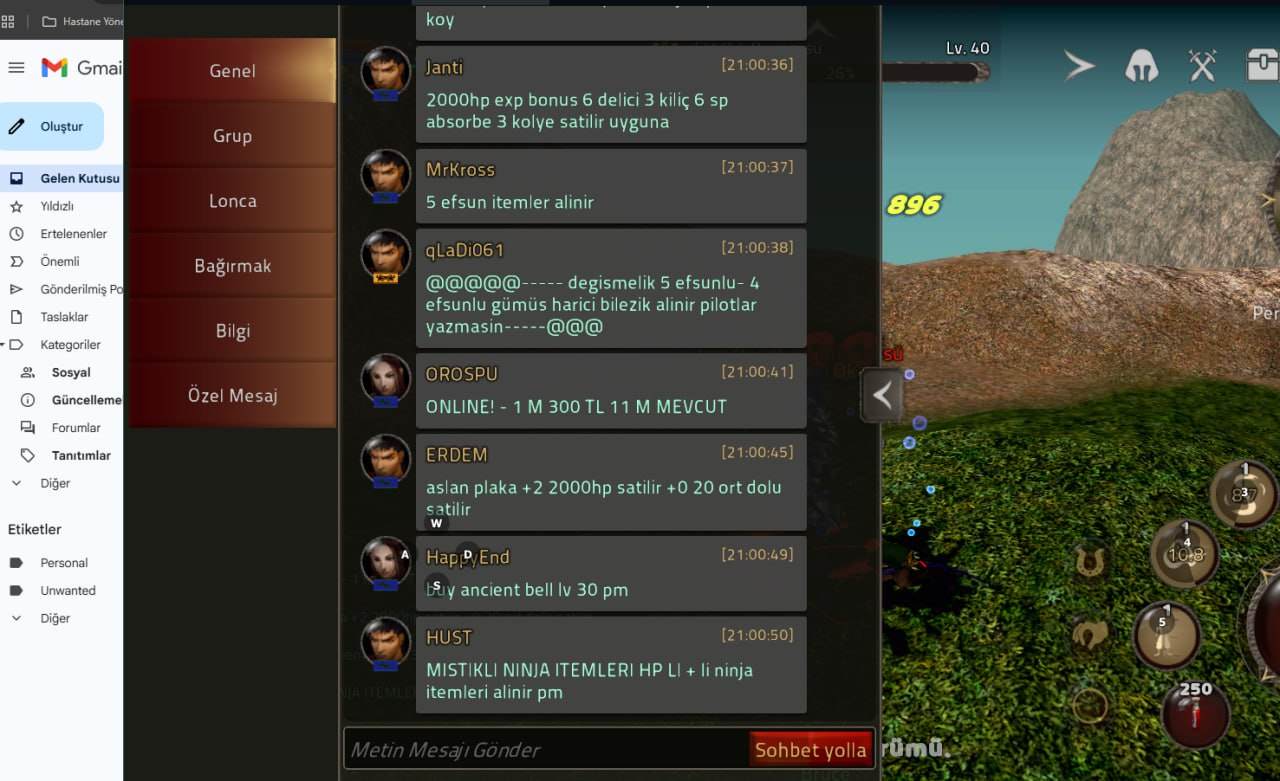Click the Metin Mesajı Gönder text field
The width and height of the screenshot is (1280, 781).
click(x=545, y=750)
